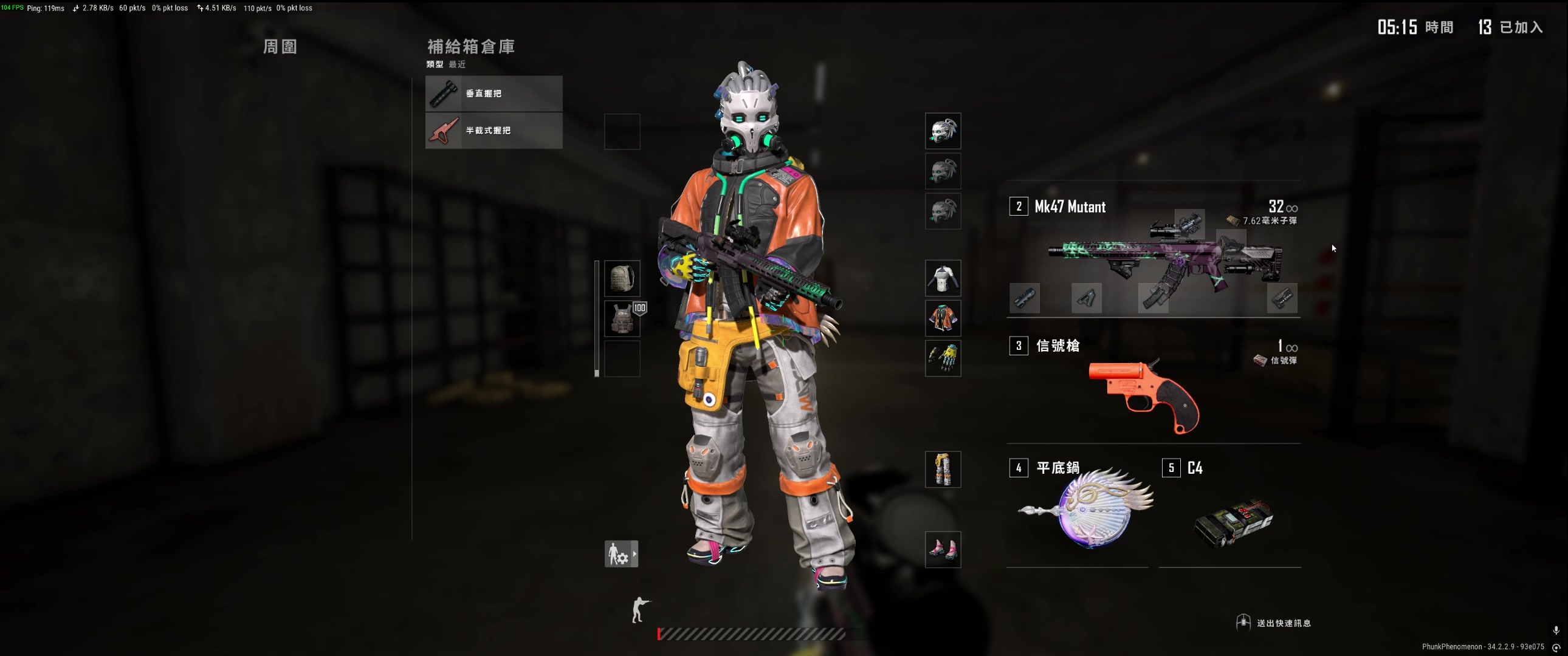Pick the 半截式握把 half grip item
The width and height of the screenshot is (1568, 656).
click(493, 131)
